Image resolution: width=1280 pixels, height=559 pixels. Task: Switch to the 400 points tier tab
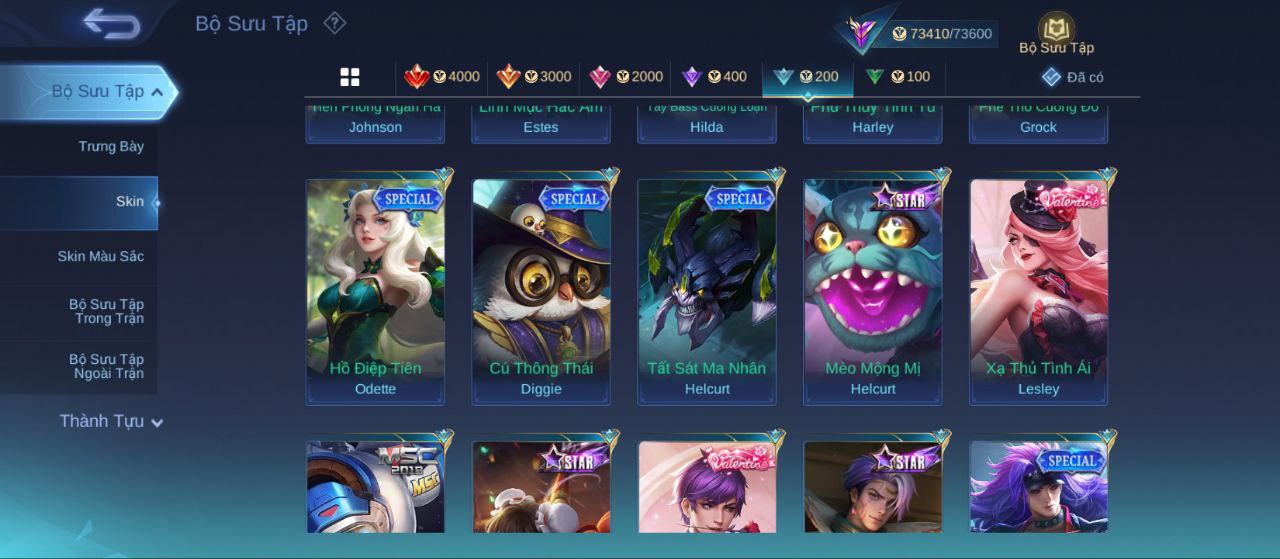click(714, 77)
